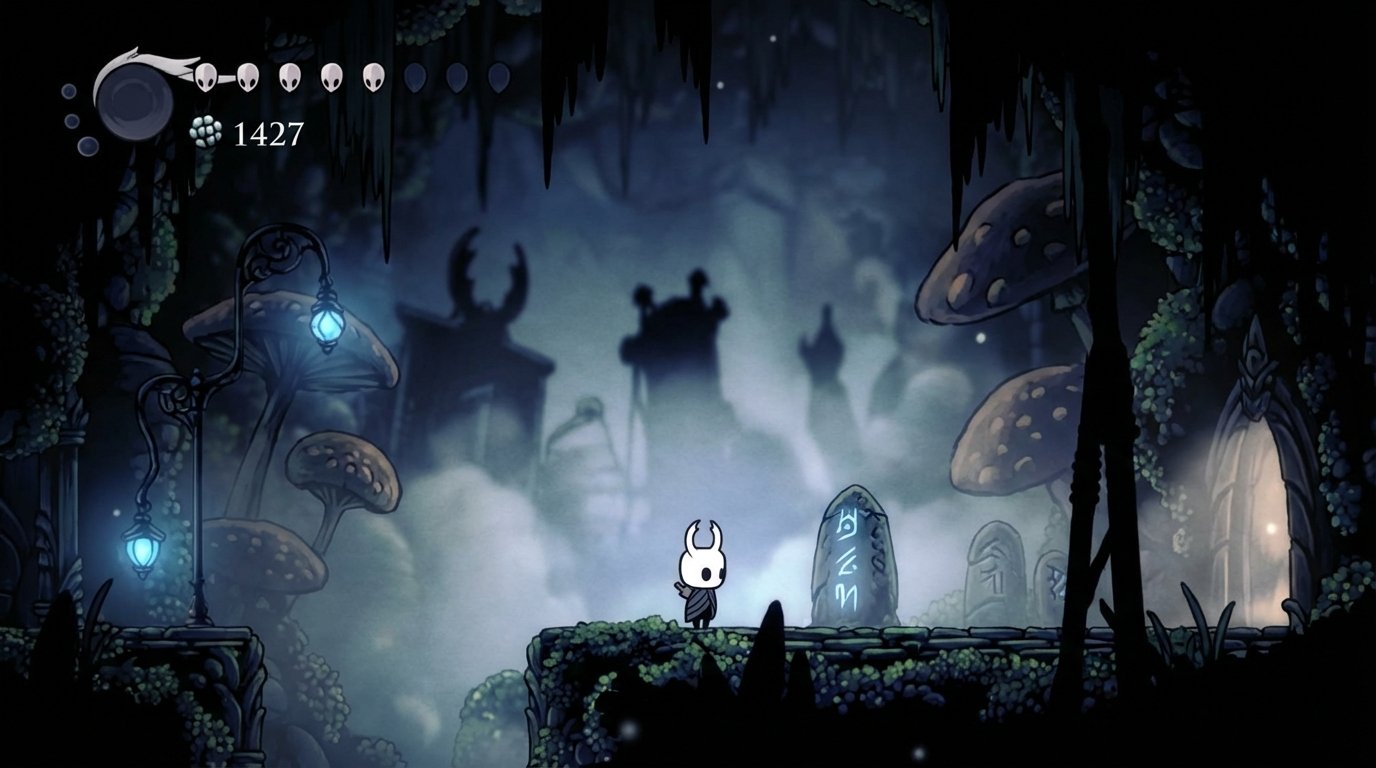This screenshot has height=768, width=1376.
Task: Select the Geo cluster icon
Action: 203,130
